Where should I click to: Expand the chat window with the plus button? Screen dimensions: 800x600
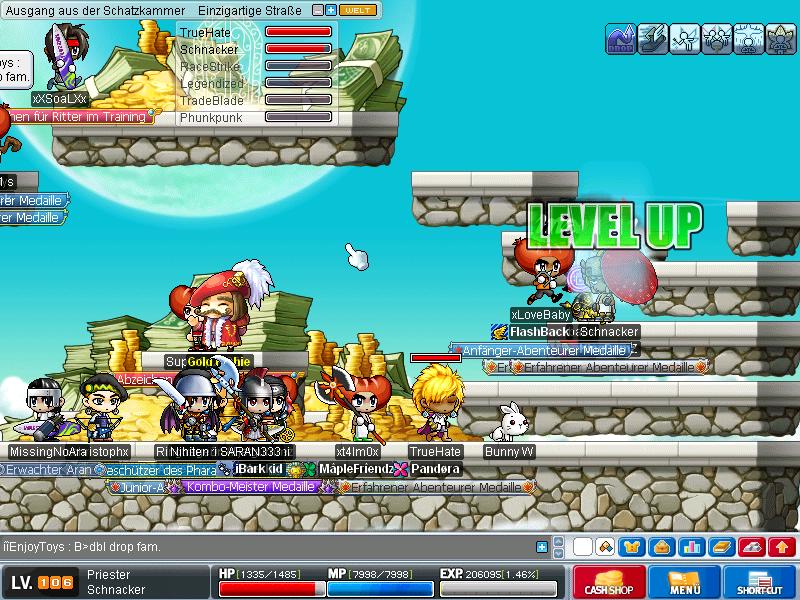point(542,547)
